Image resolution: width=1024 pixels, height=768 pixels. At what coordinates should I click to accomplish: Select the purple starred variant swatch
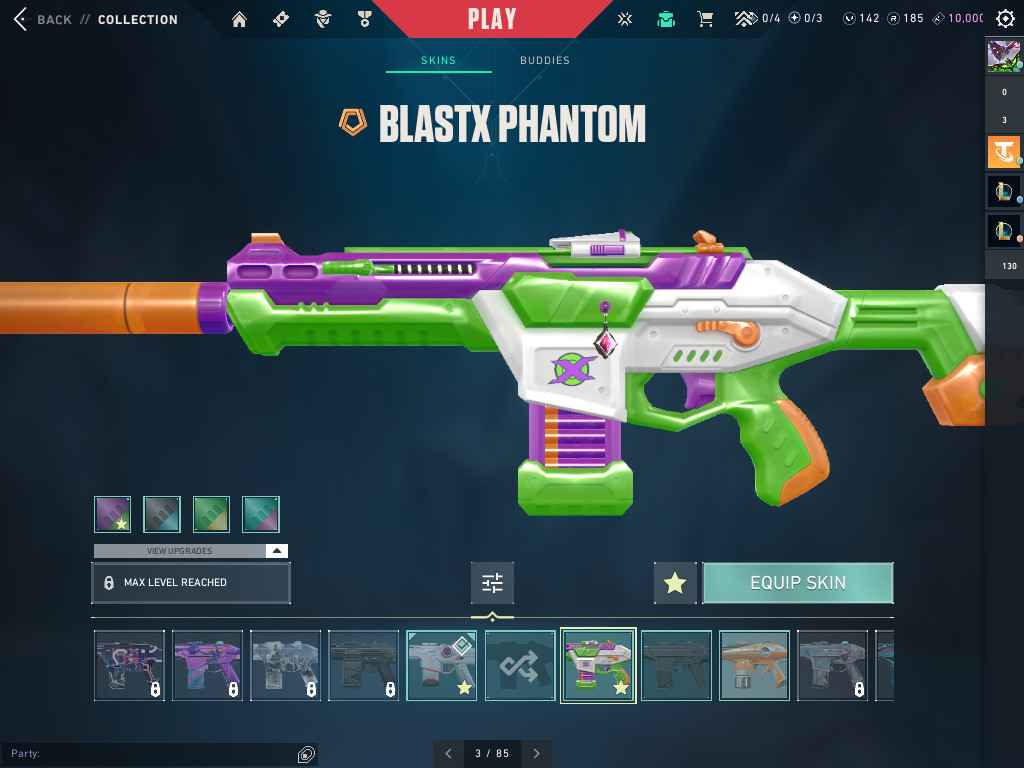pyautogui.click(x=113, y=514)
